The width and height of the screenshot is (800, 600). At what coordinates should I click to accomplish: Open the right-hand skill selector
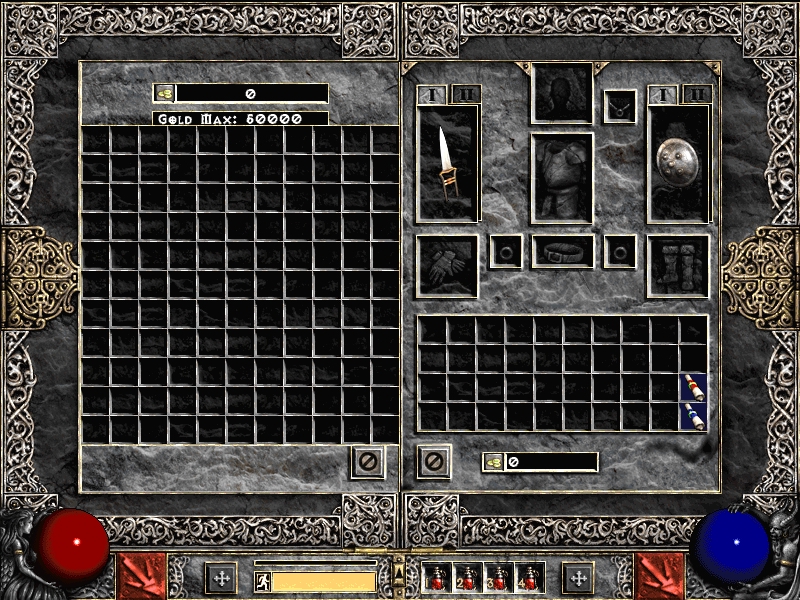click(x=660, y=575)
